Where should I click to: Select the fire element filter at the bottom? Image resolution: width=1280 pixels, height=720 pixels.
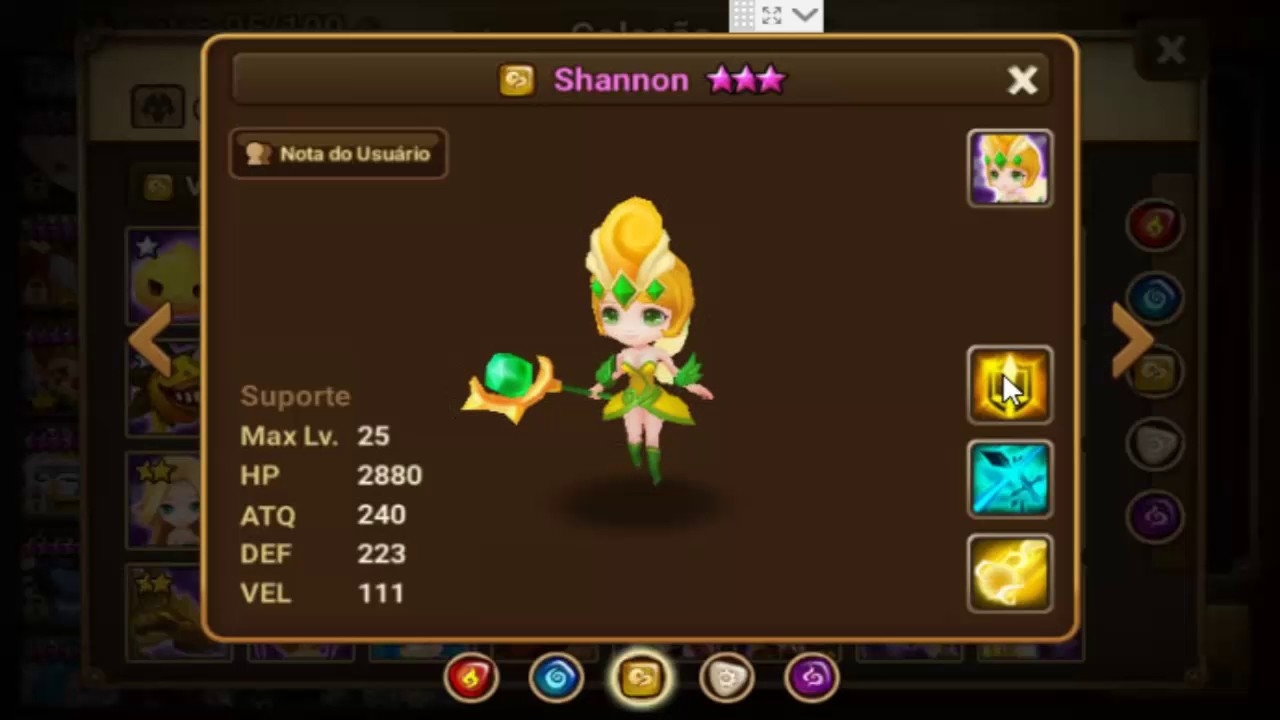(470, 677)
